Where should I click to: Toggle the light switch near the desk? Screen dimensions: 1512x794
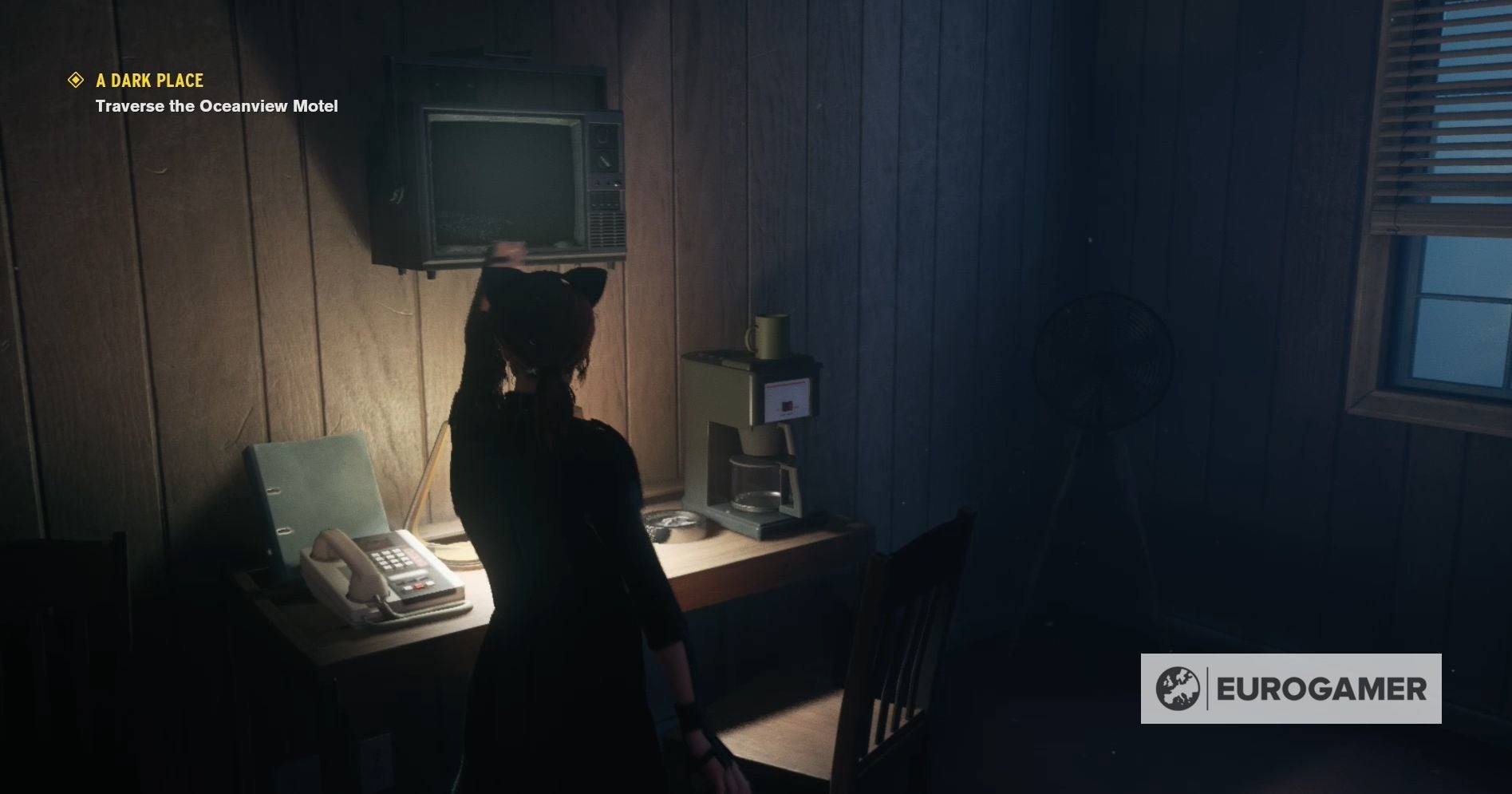(x=378, y=756)
